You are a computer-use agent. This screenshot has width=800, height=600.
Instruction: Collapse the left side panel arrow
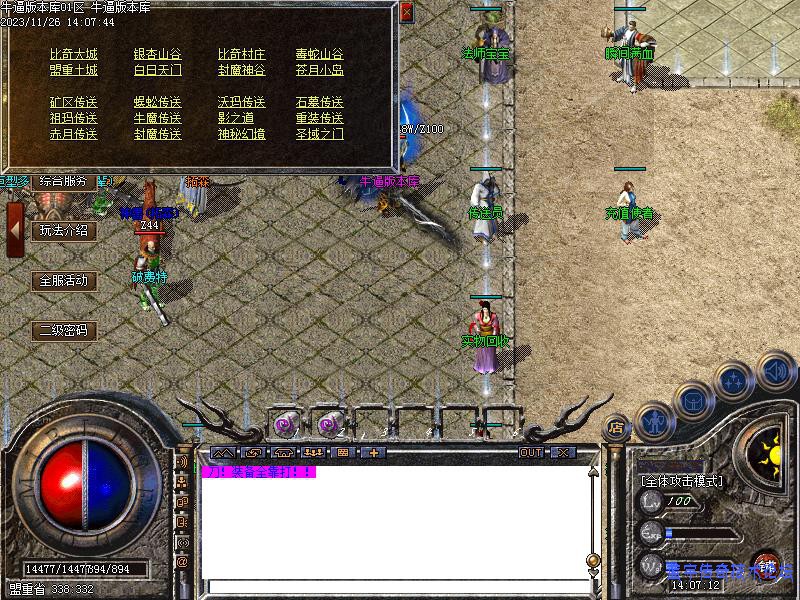pyautogui.click(x=15, y=230)
